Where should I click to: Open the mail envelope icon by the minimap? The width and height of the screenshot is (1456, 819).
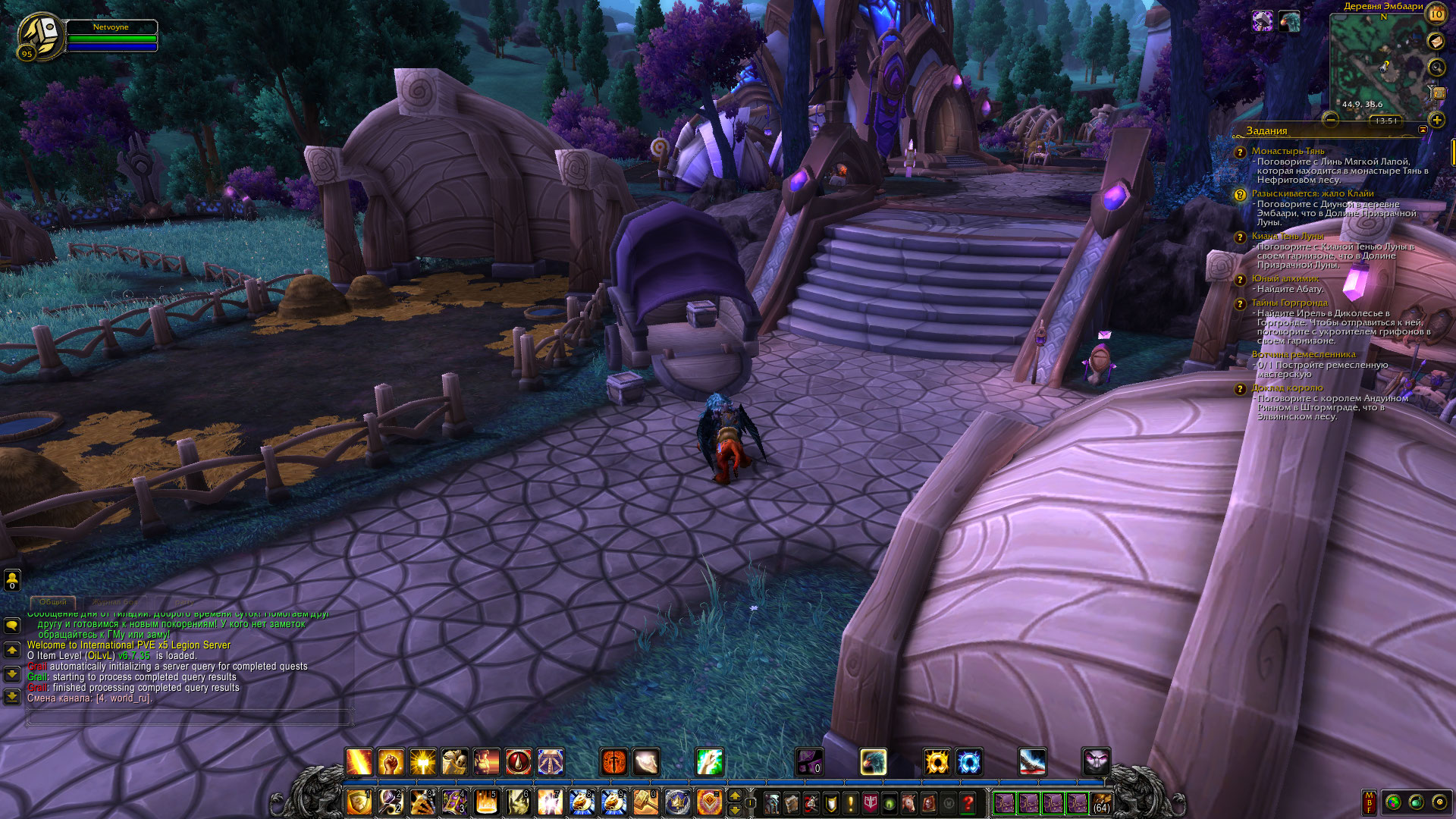1436,42
